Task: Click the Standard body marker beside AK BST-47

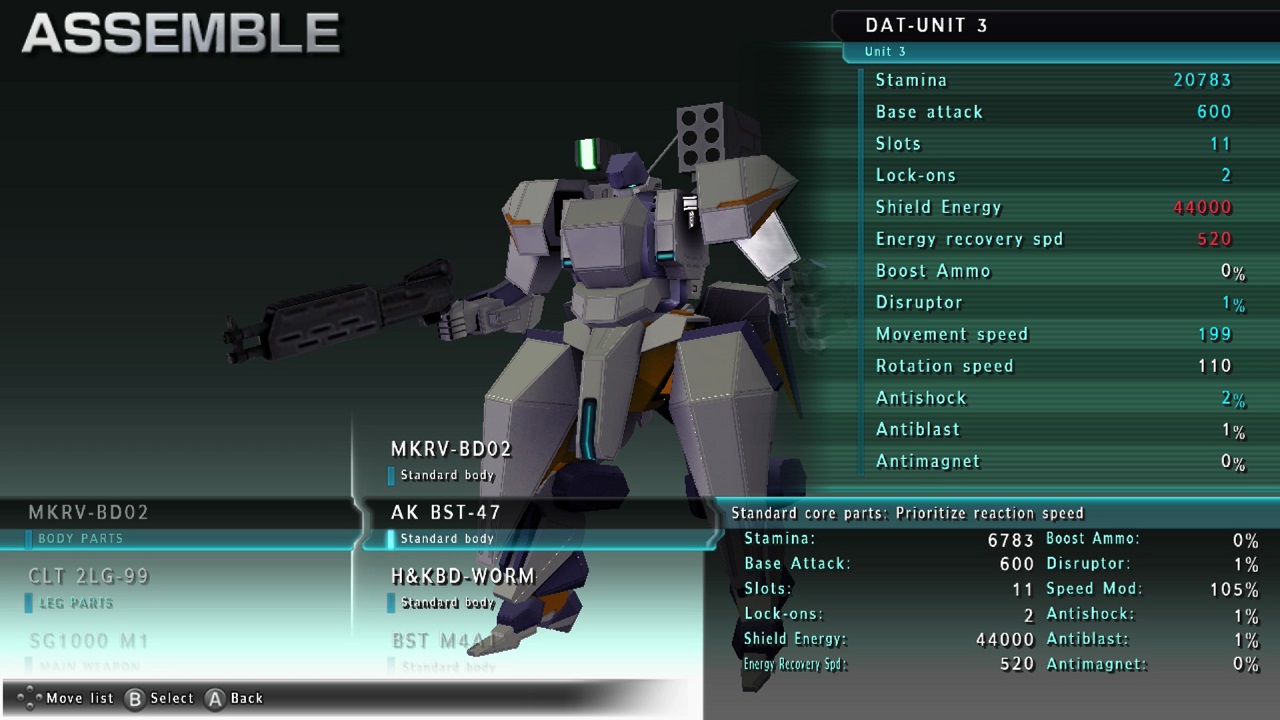Action: pyautogui.click(x=391, y=538)
